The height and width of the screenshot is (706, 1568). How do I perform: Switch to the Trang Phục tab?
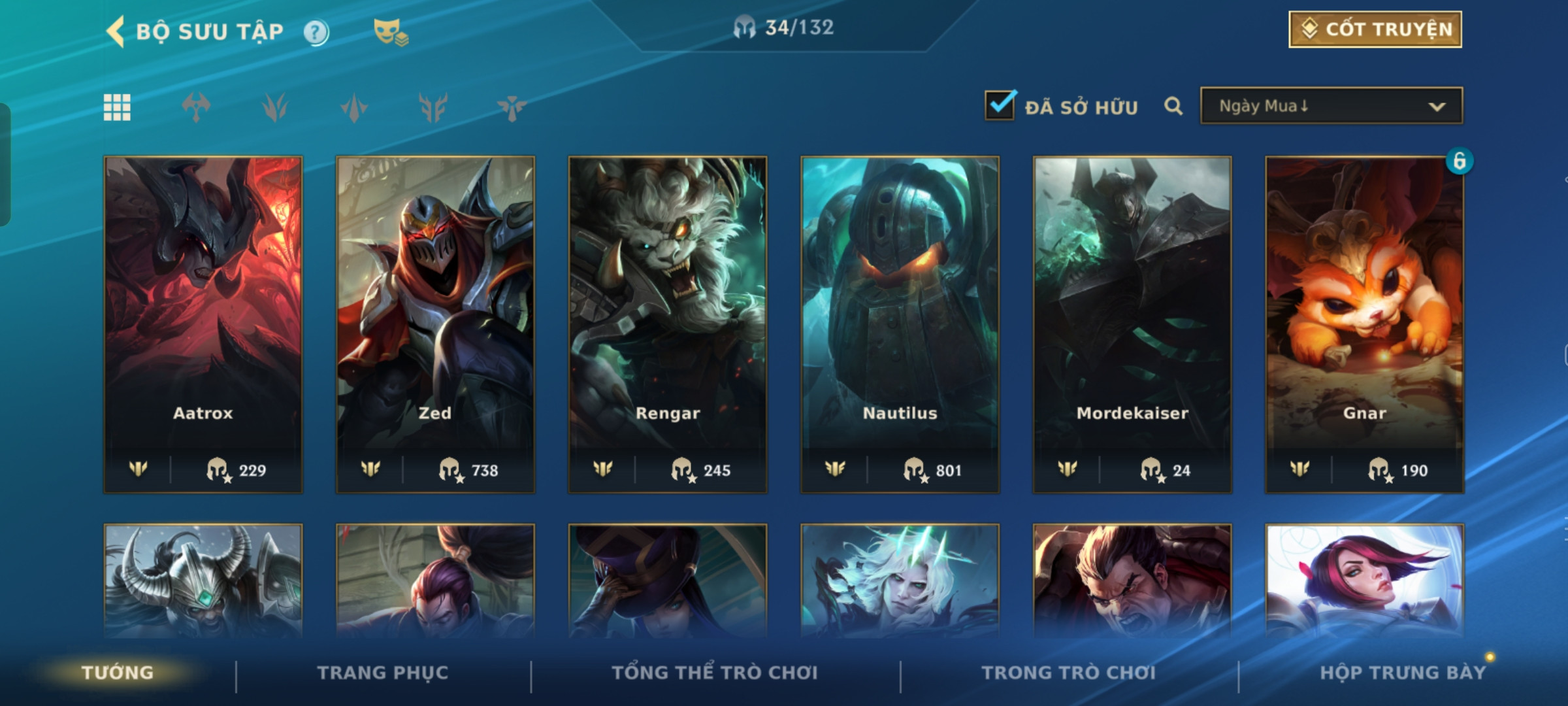click(x=383, y=673)
